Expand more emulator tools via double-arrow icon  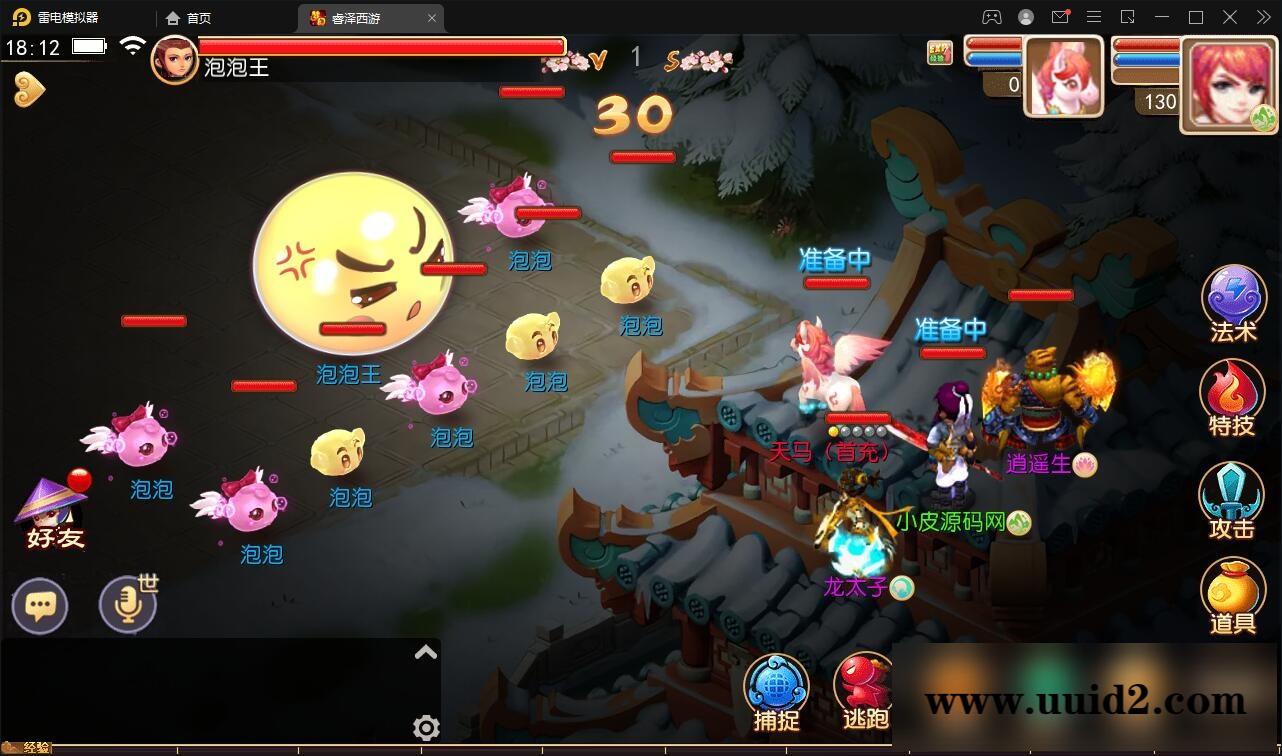[1263, 17]
